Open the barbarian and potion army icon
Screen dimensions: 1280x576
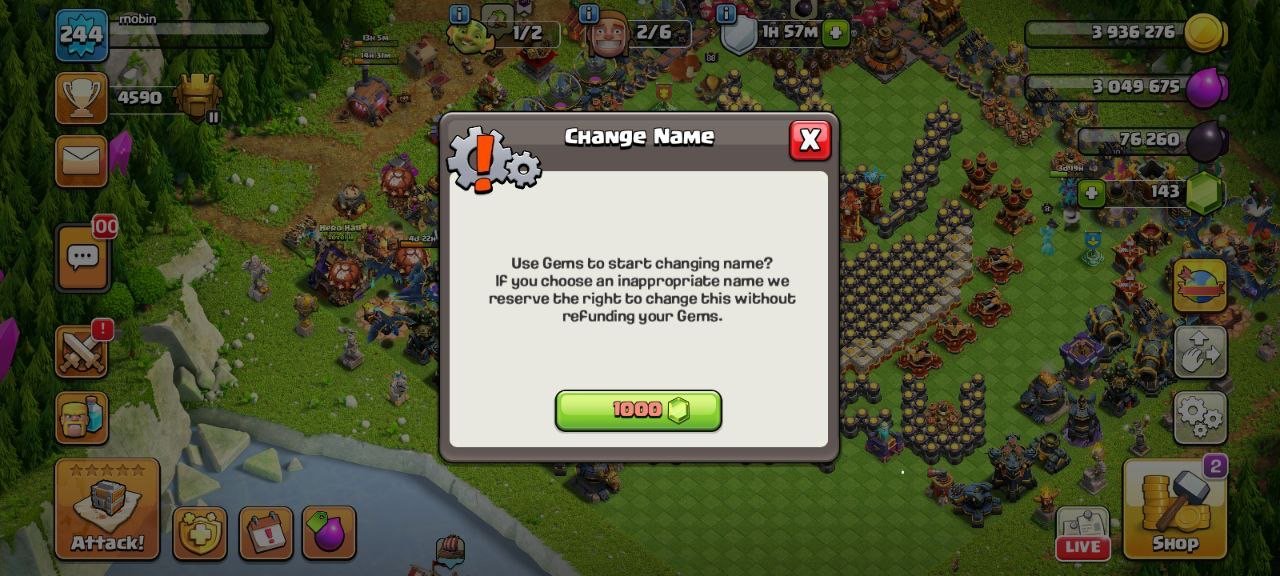pyautogui.click(x=81, y=418)
